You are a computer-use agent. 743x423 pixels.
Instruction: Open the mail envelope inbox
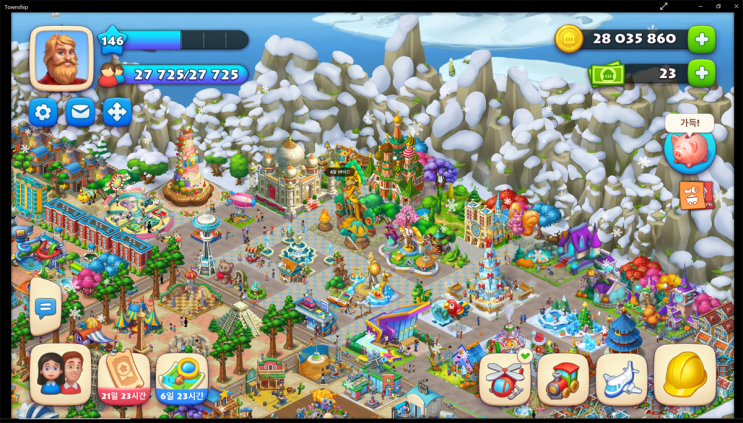click(x=80, y=112)
